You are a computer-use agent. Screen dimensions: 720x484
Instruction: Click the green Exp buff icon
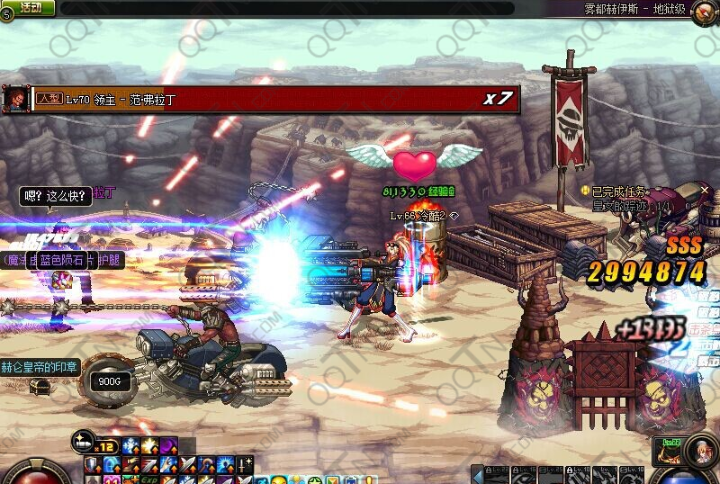click(147, 481)
